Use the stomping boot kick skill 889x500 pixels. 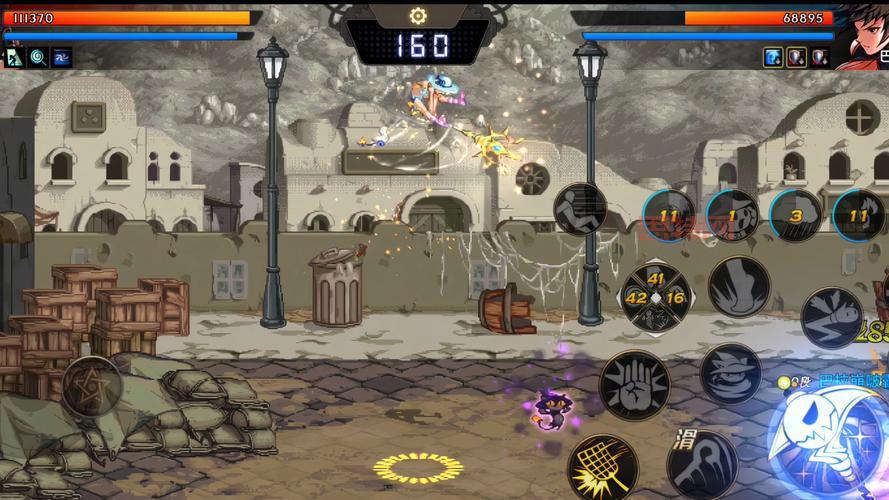(x=739, y=287)
